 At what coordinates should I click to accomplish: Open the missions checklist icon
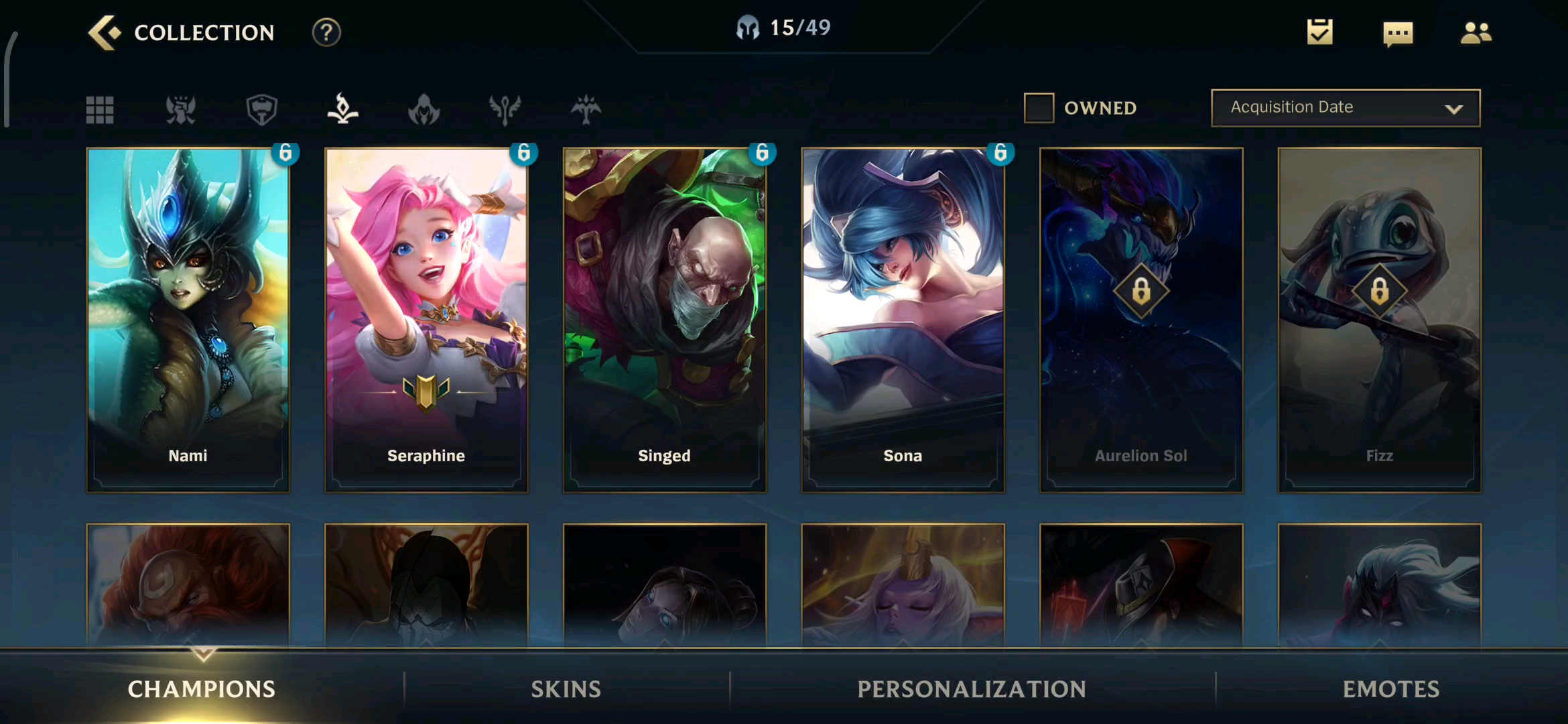coord(1319,32)
